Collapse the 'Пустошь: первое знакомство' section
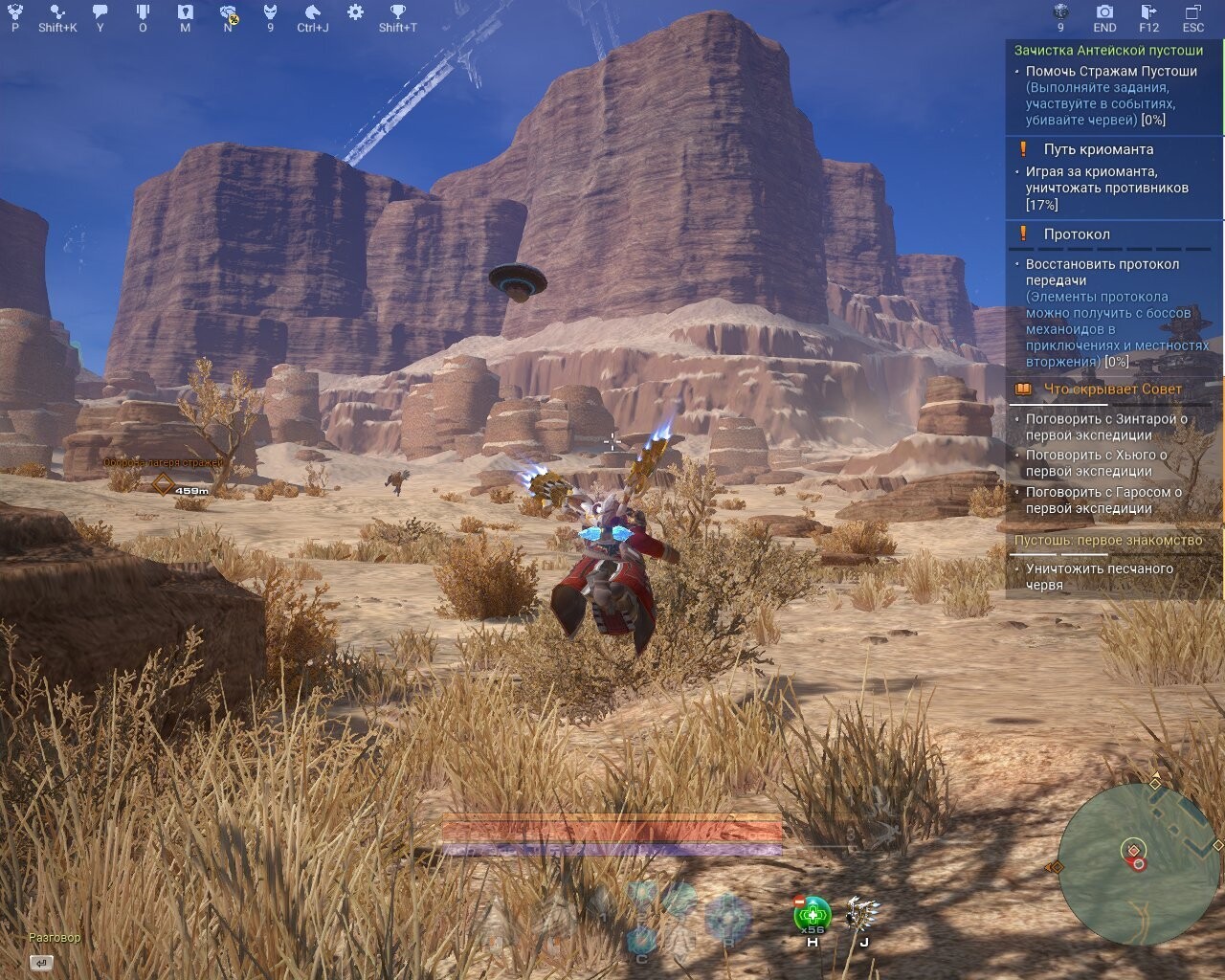1225x980 pixels. [1110, 540]
